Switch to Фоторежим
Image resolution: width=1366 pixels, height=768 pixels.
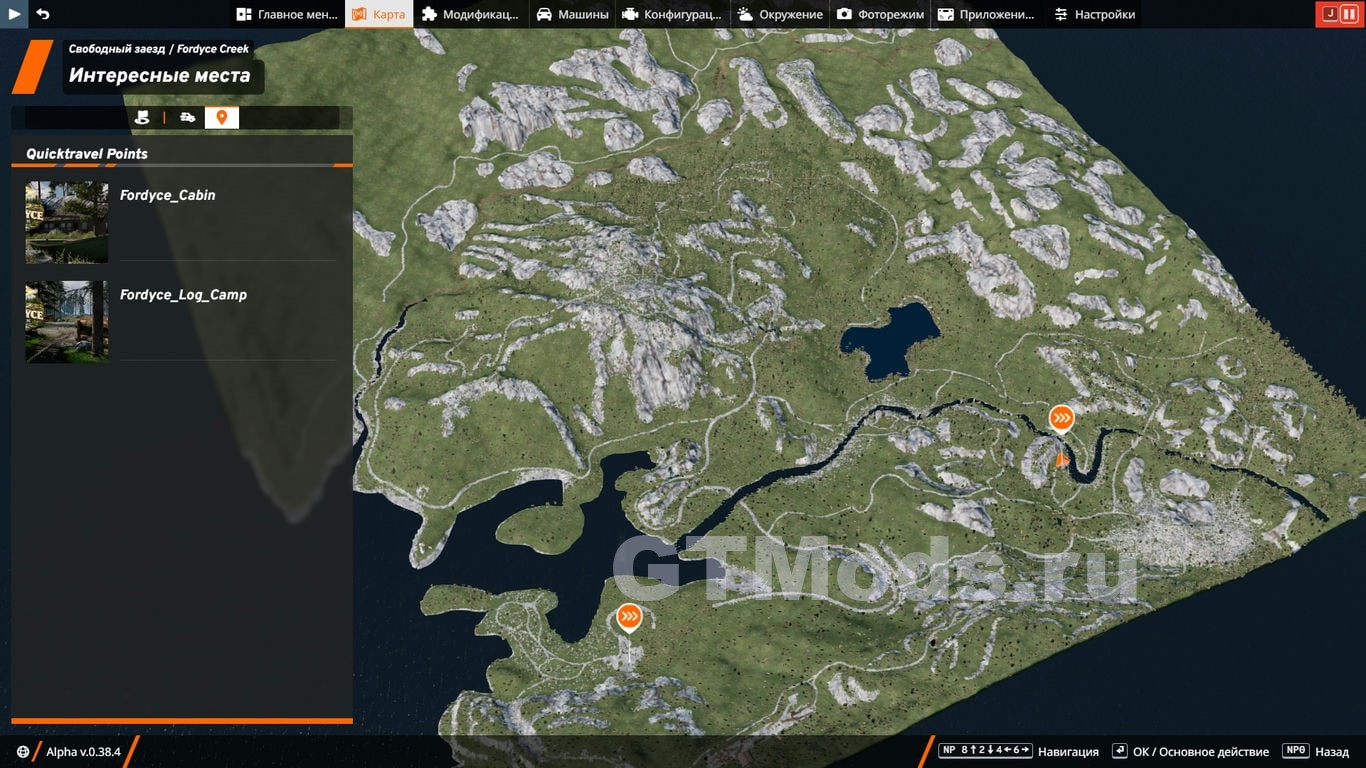[880, 14]
